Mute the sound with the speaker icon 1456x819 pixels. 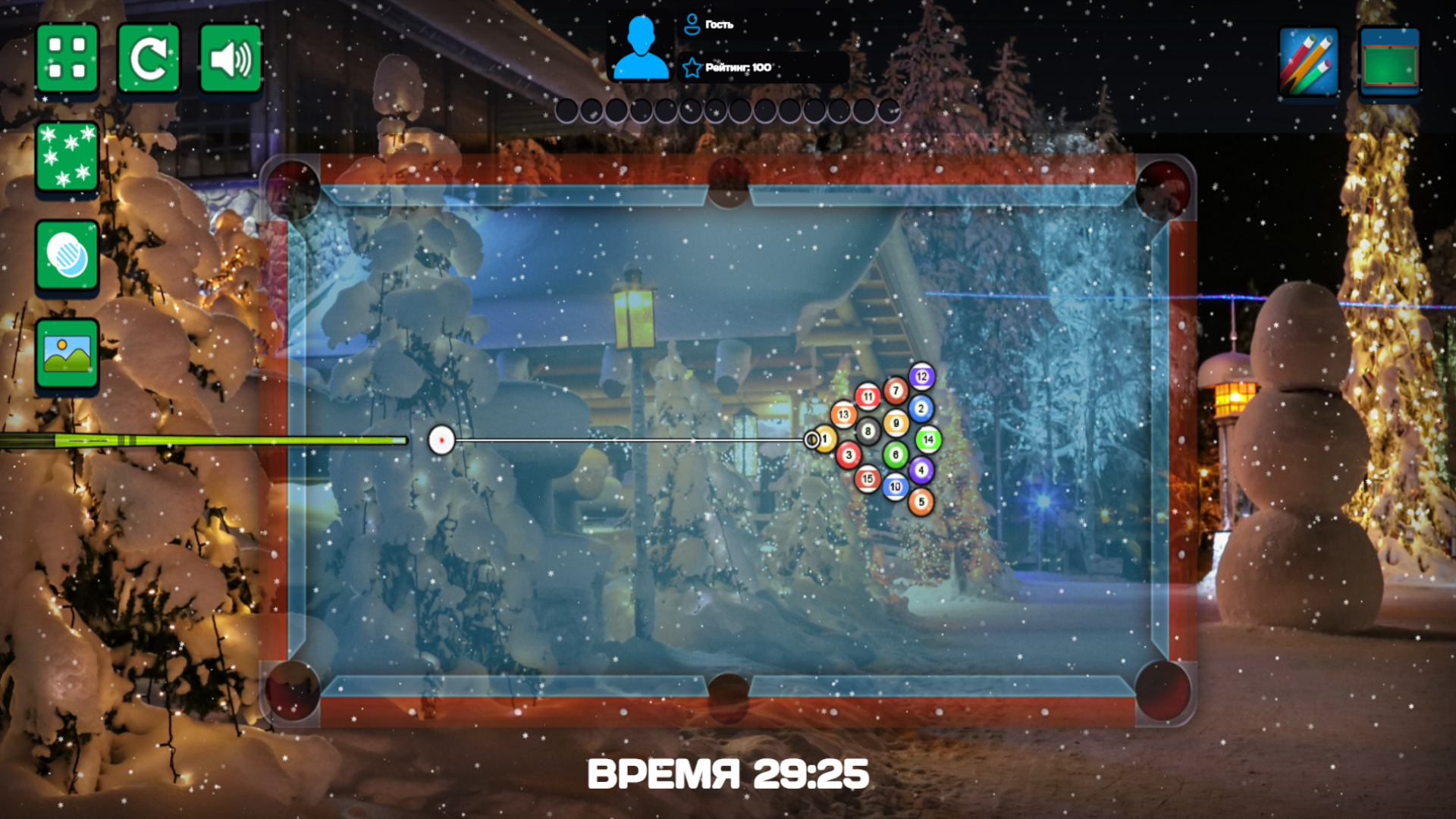pos(231,58)
